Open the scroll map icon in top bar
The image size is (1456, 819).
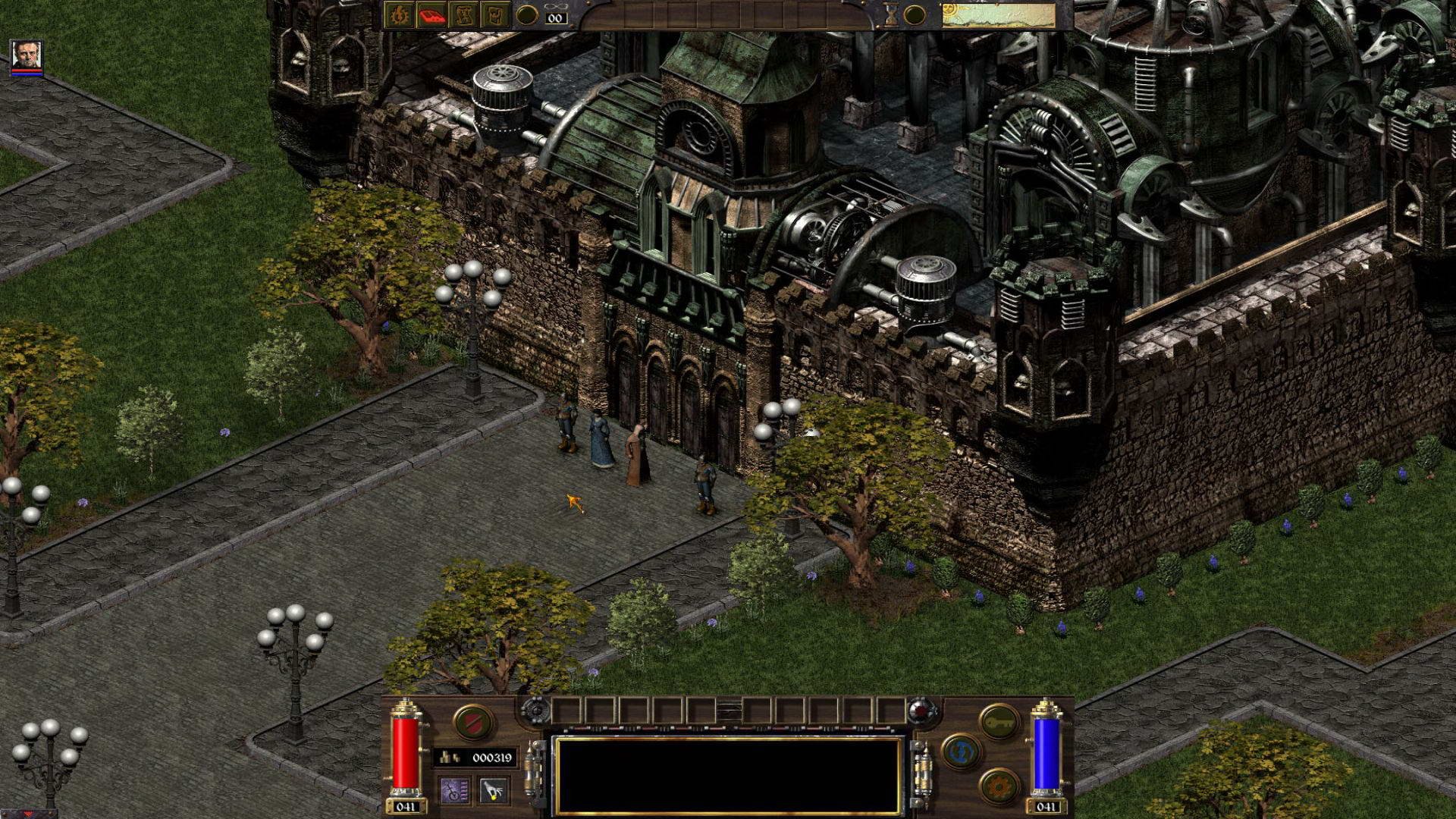[x=463, y=15]
